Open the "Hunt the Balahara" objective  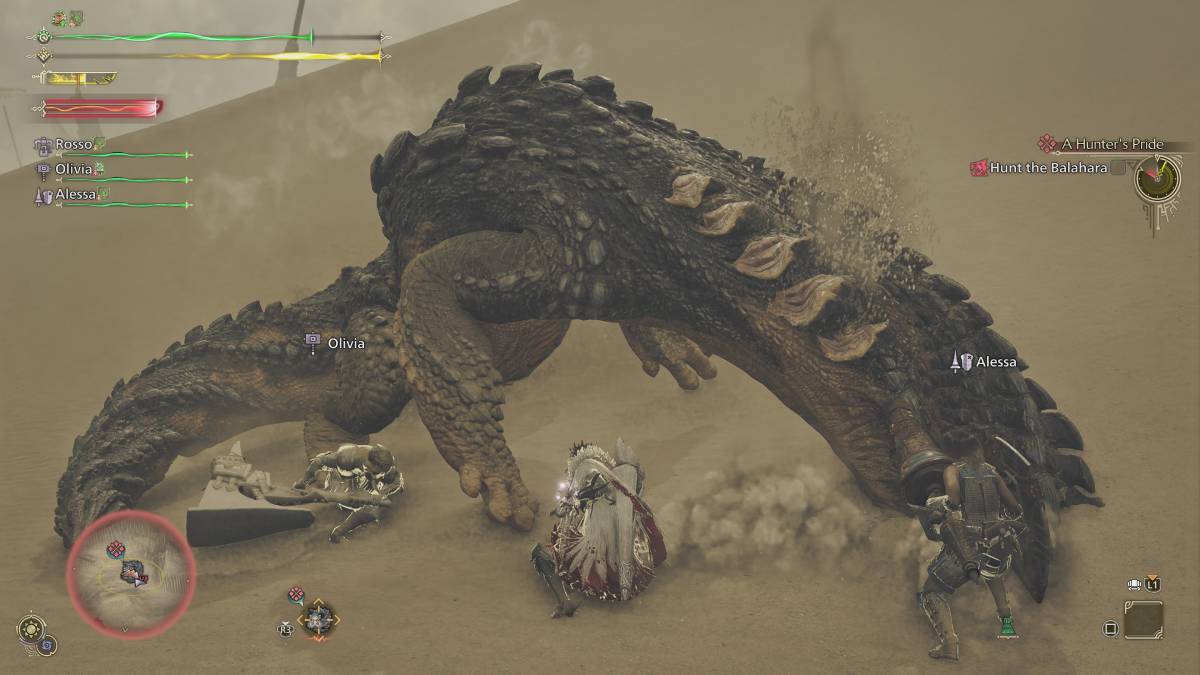click(x=1048, y=168)
